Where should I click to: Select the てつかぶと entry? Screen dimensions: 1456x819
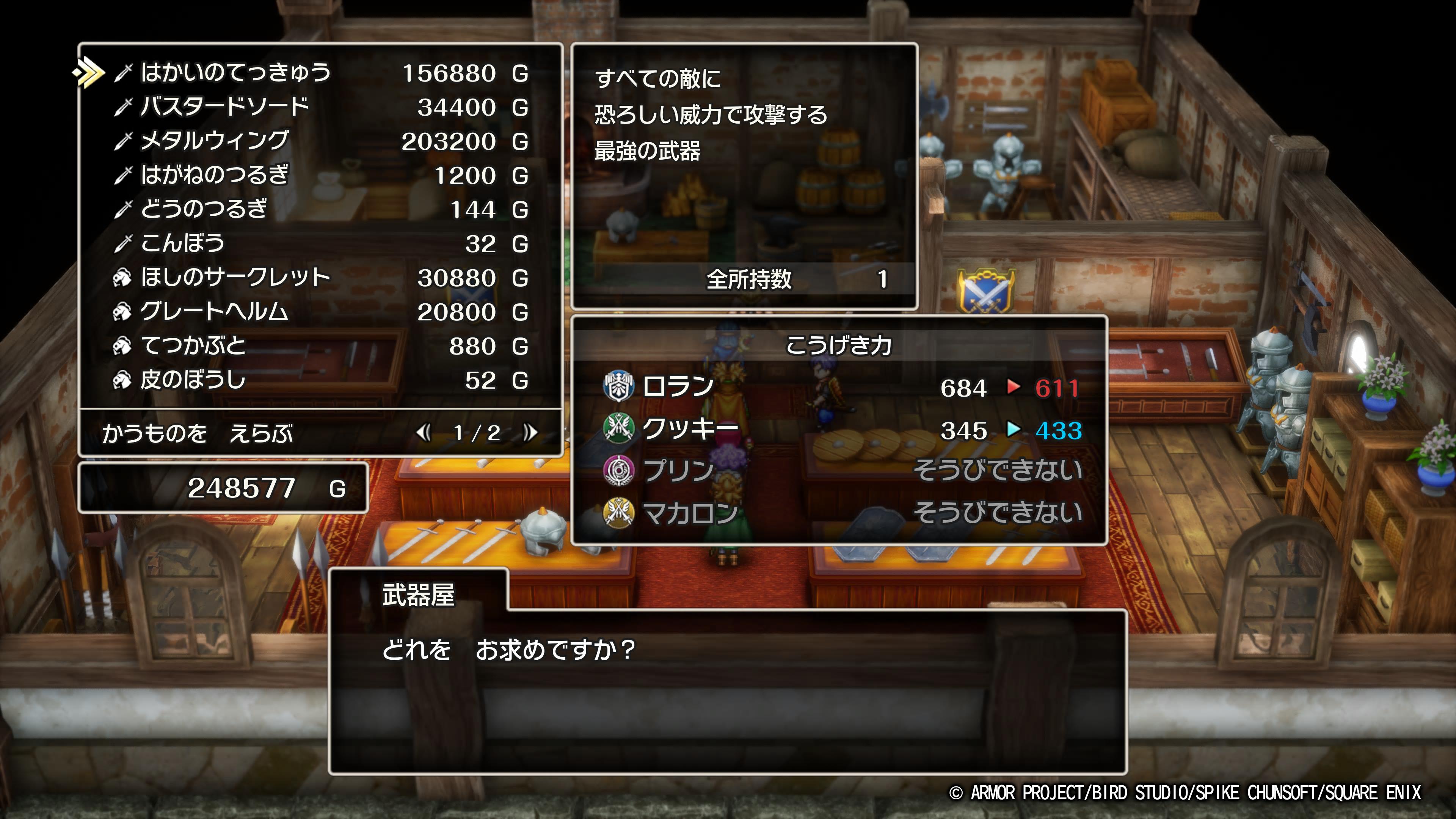click(193, 346)
